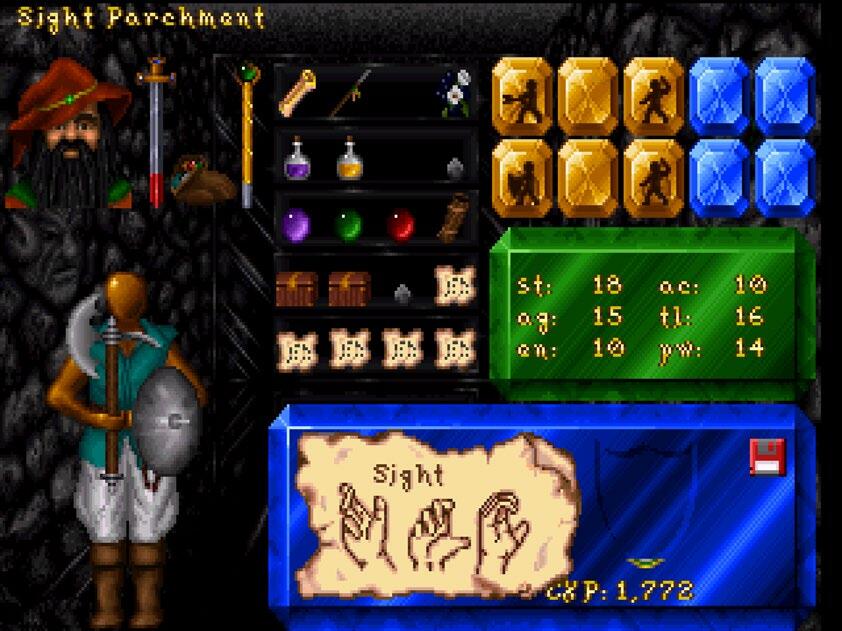This screenshot has height=631, width=842.
Task: Select the golden staff with green orb
Action: pos(246,135)
